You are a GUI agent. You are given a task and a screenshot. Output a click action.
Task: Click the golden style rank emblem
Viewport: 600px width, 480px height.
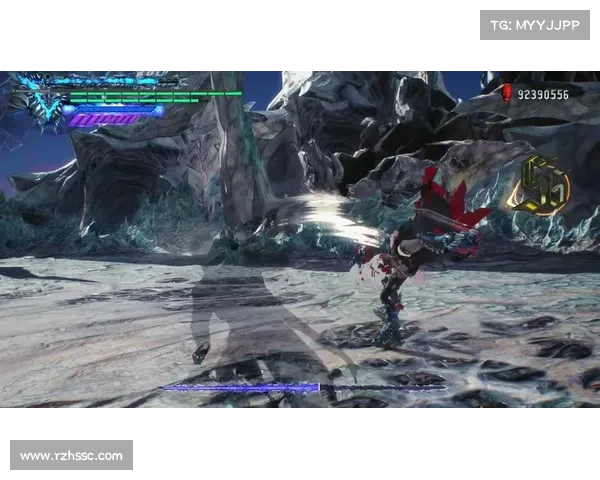point(538,185)
